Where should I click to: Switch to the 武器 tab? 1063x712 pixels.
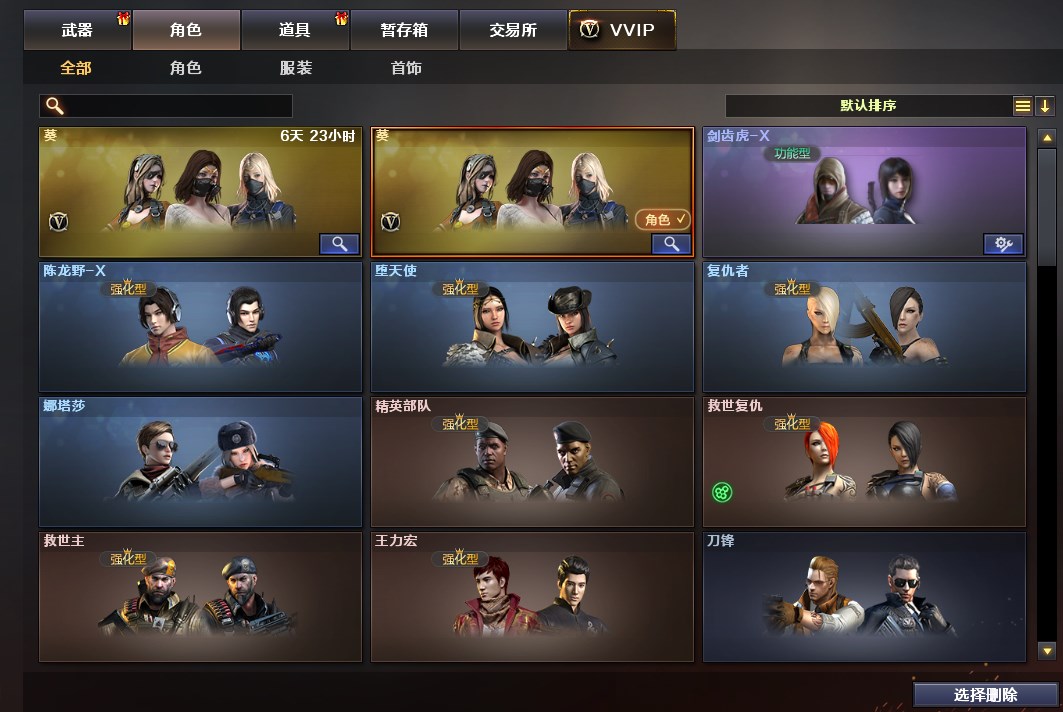[x=78, y=30]
